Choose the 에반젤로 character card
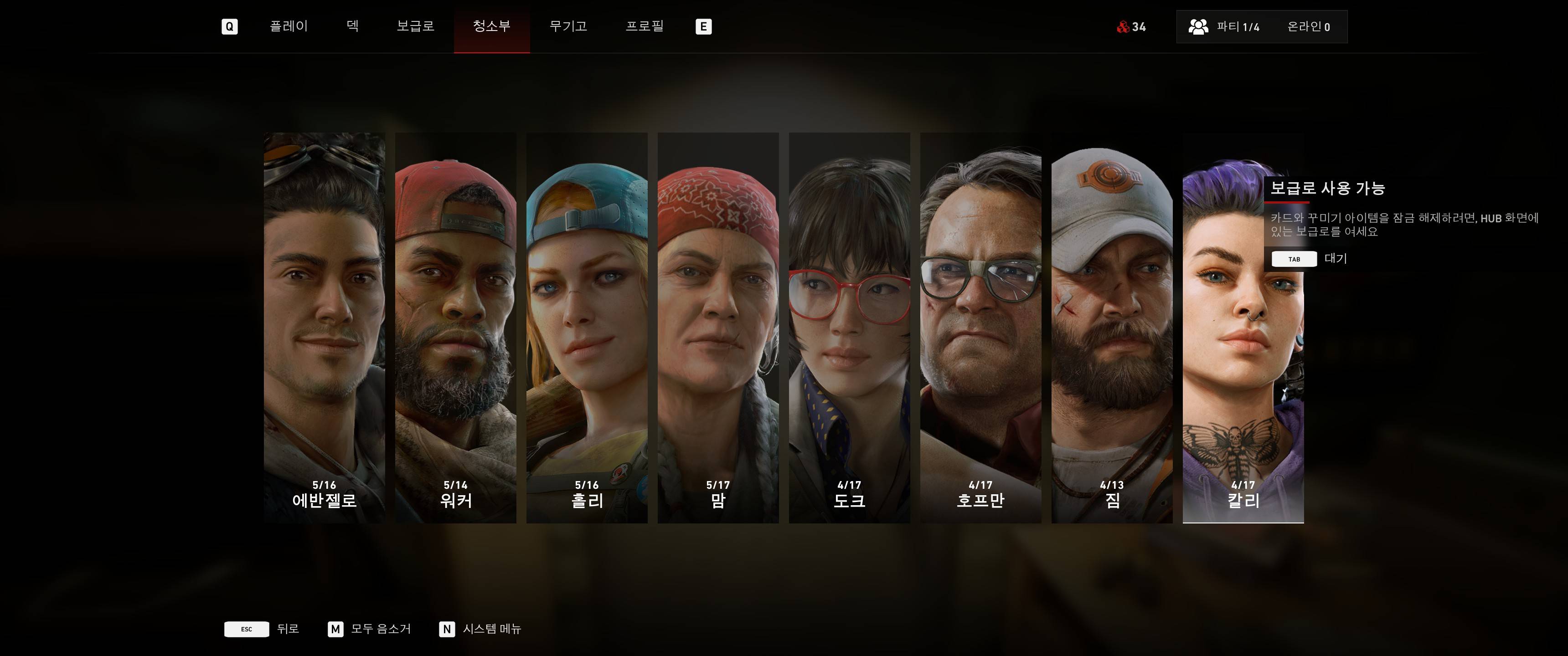The image size is (1568, 656). tap(325, 328)
